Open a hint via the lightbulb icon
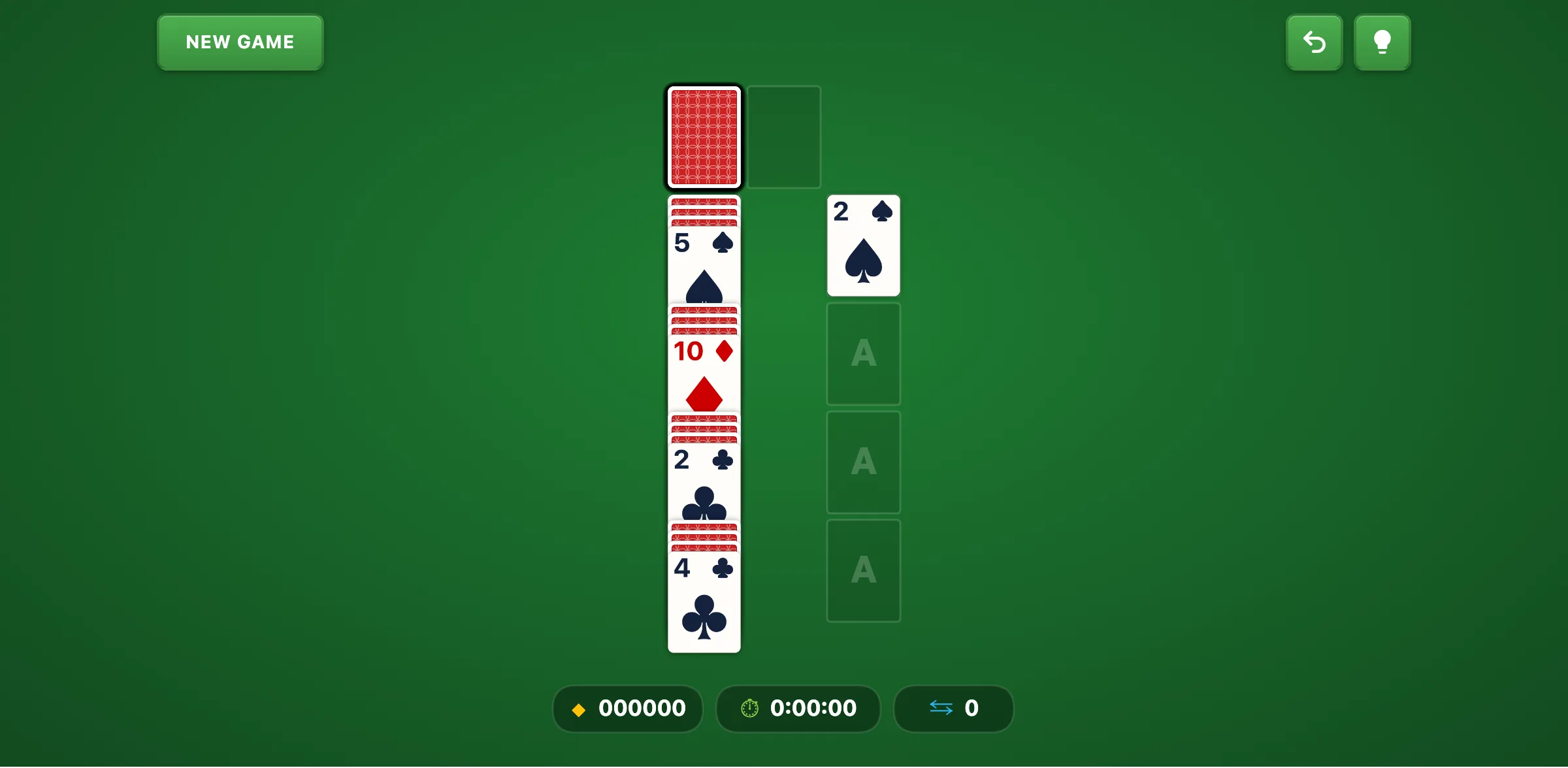Image resolution: width=1568 pixels, height=768 pixels. 1382,42
